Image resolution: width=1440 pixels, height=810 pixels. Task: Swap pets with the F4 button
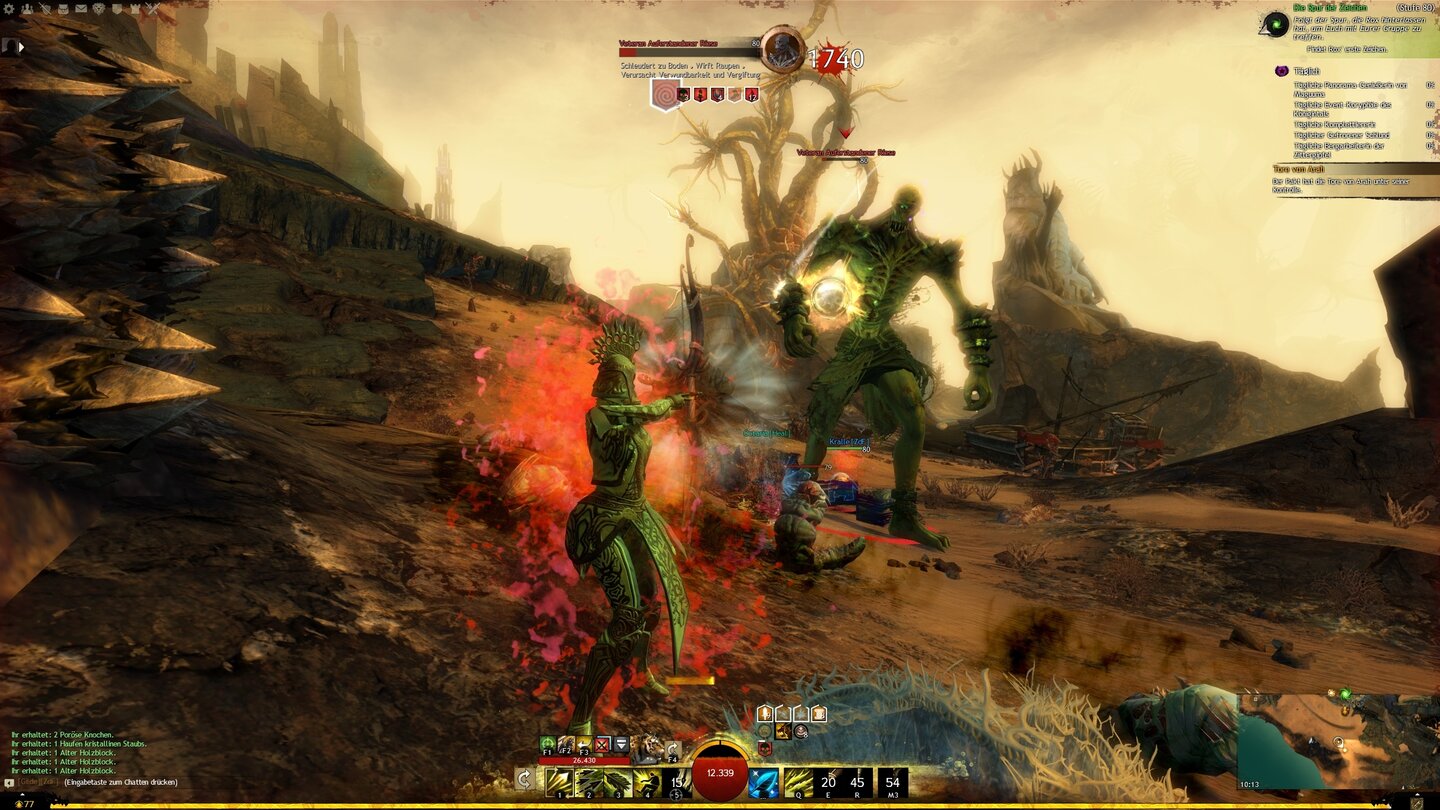click(673, 747)
